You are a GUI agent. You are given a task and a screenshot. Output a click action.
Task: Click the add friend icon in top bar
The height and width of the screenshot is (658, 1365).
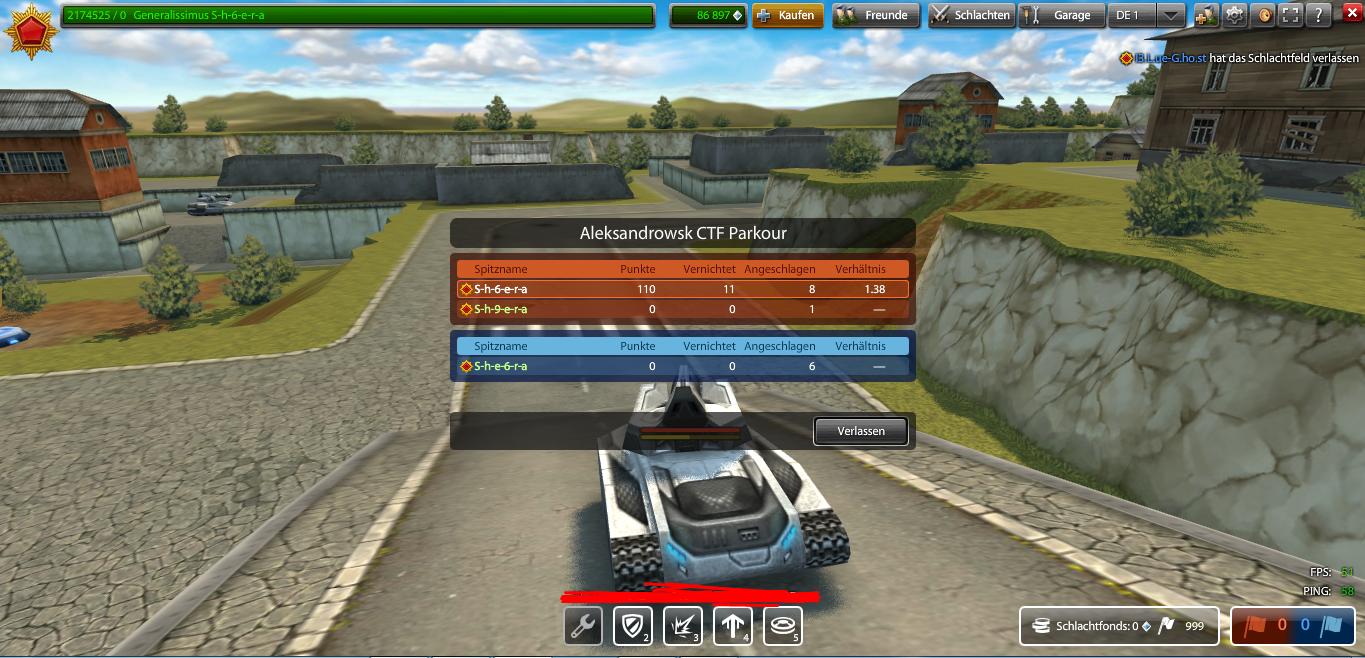1207,15
